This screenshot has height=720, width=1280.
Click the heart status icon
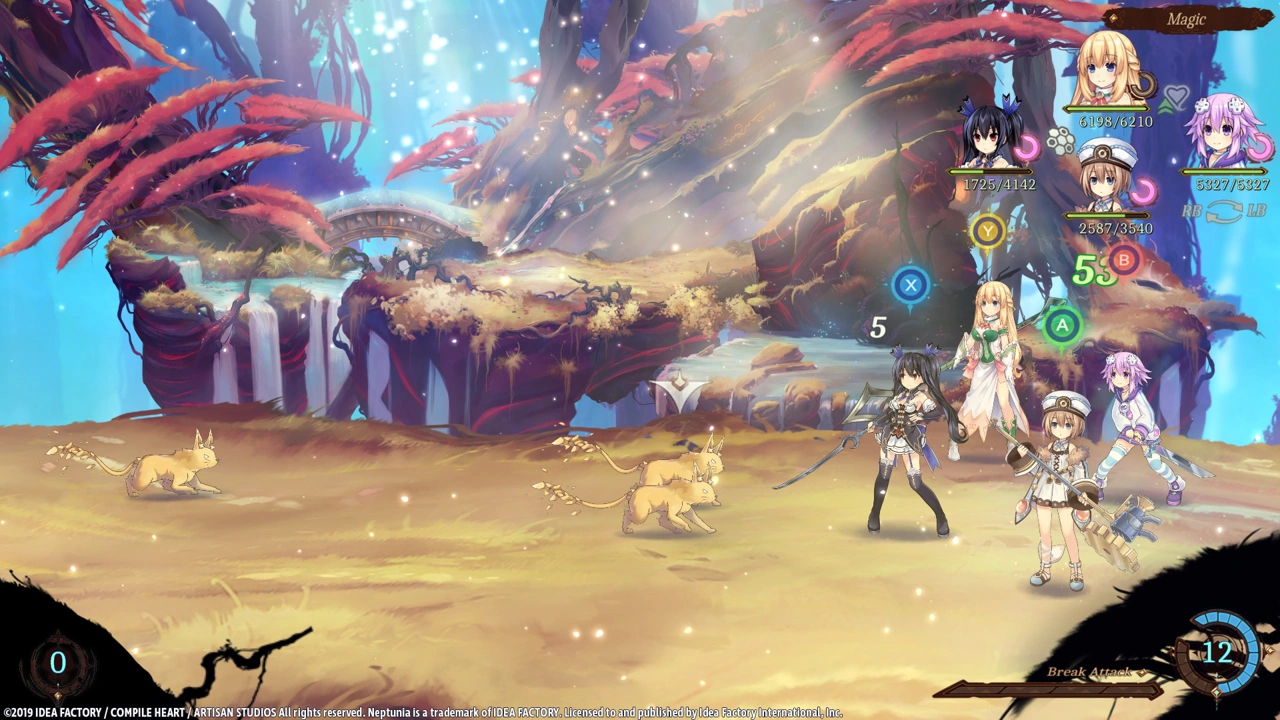[1176, 97]
